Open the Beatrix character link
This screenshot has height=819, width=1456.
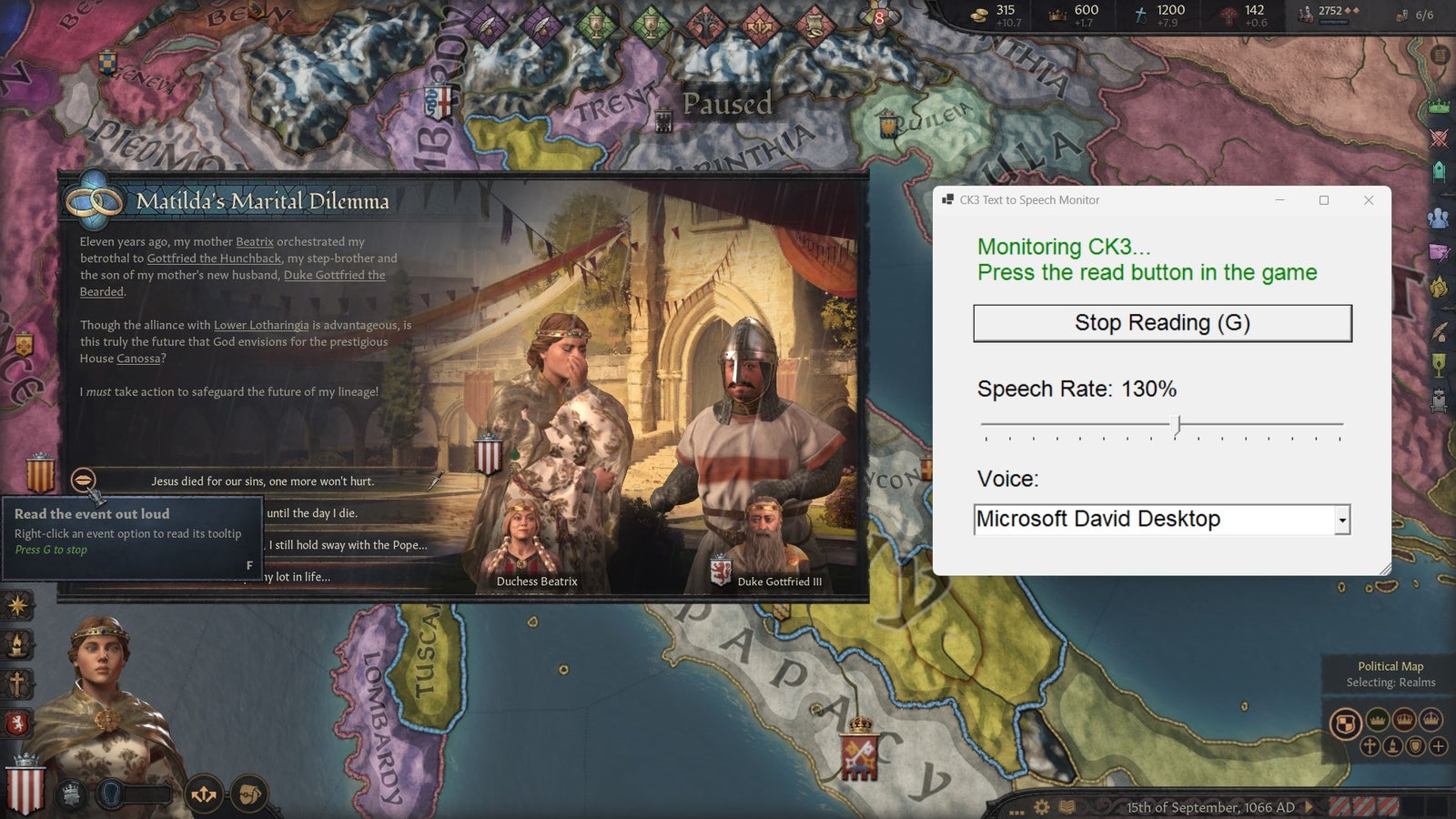[254, 242]
